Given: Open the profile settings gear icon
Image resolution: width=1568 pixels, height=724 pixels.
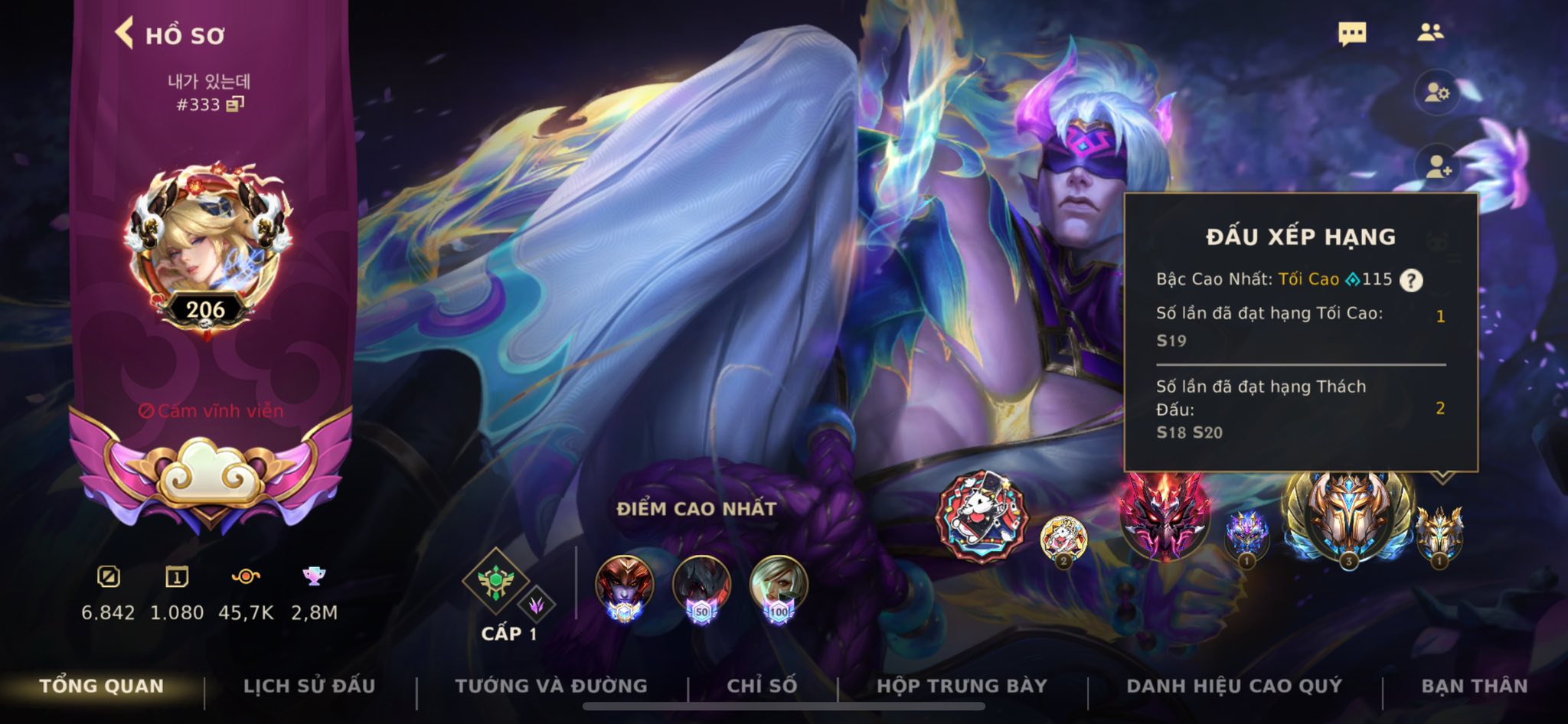Looking at the screenshot, I should pos(1436,93).
